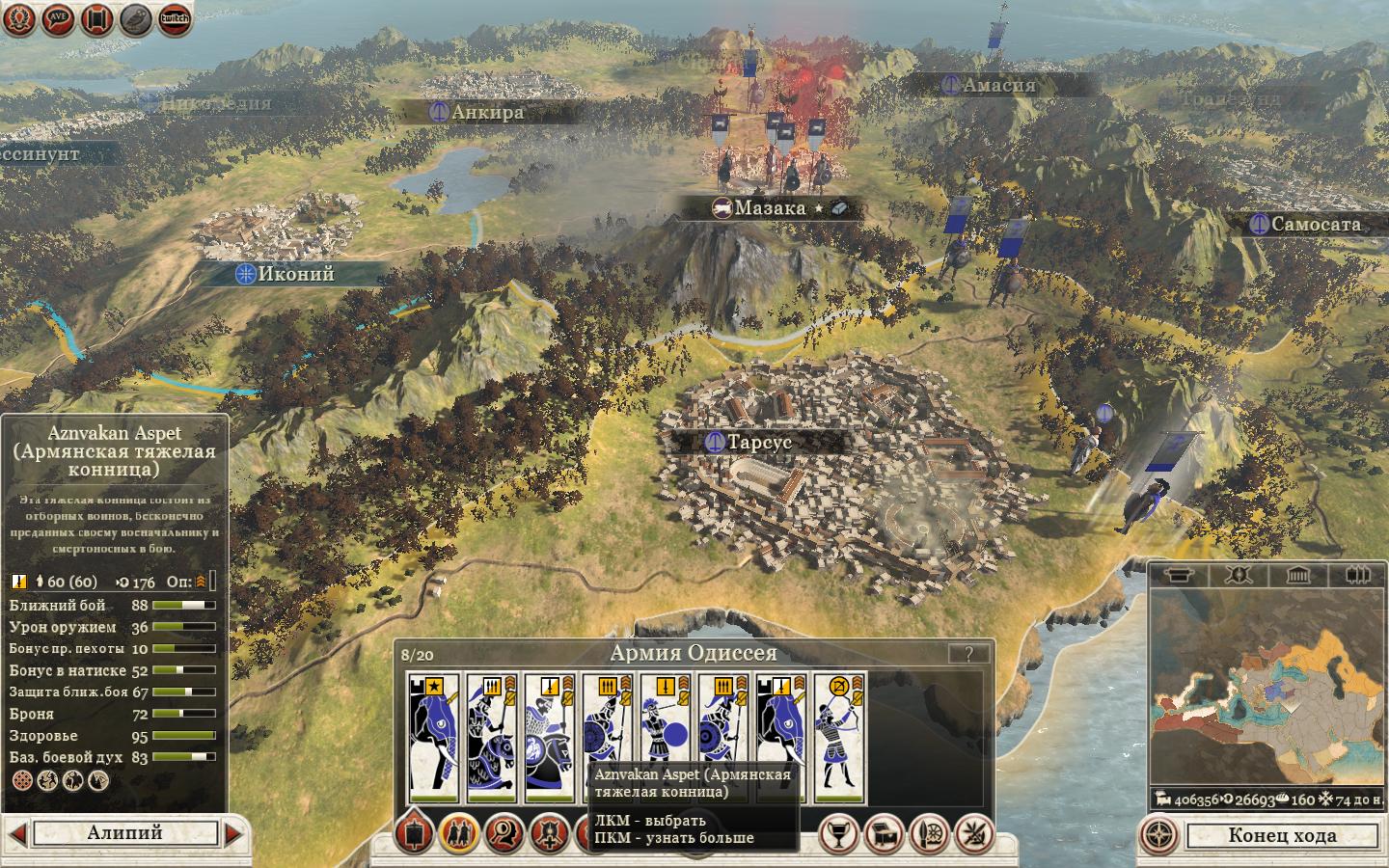1389x868 pixels.
Task: Go to previous army with left arrow
Action: coord(16,833)
